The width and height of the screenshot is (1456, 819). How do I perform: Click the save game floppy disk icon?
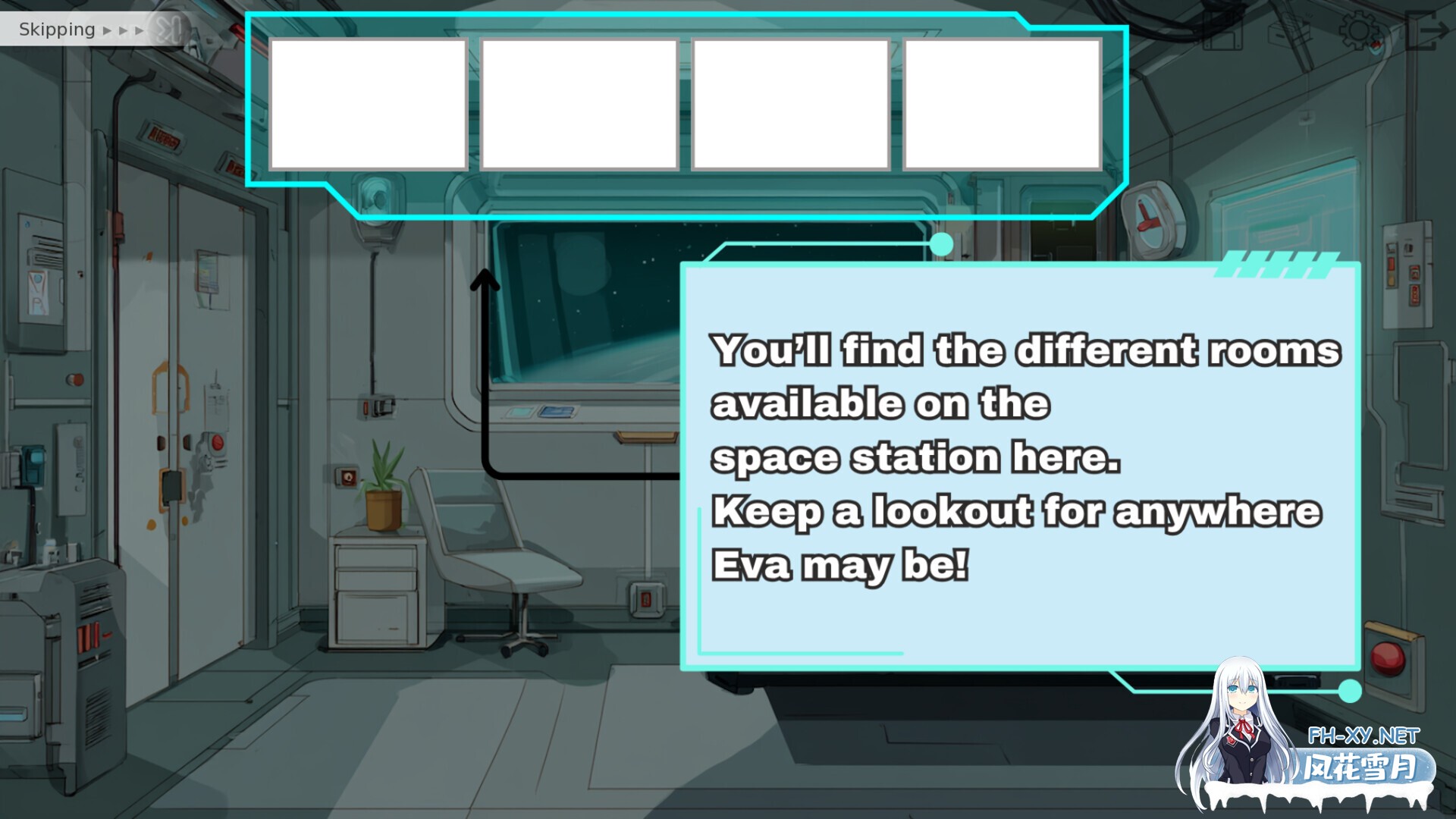click(1223, 32)
